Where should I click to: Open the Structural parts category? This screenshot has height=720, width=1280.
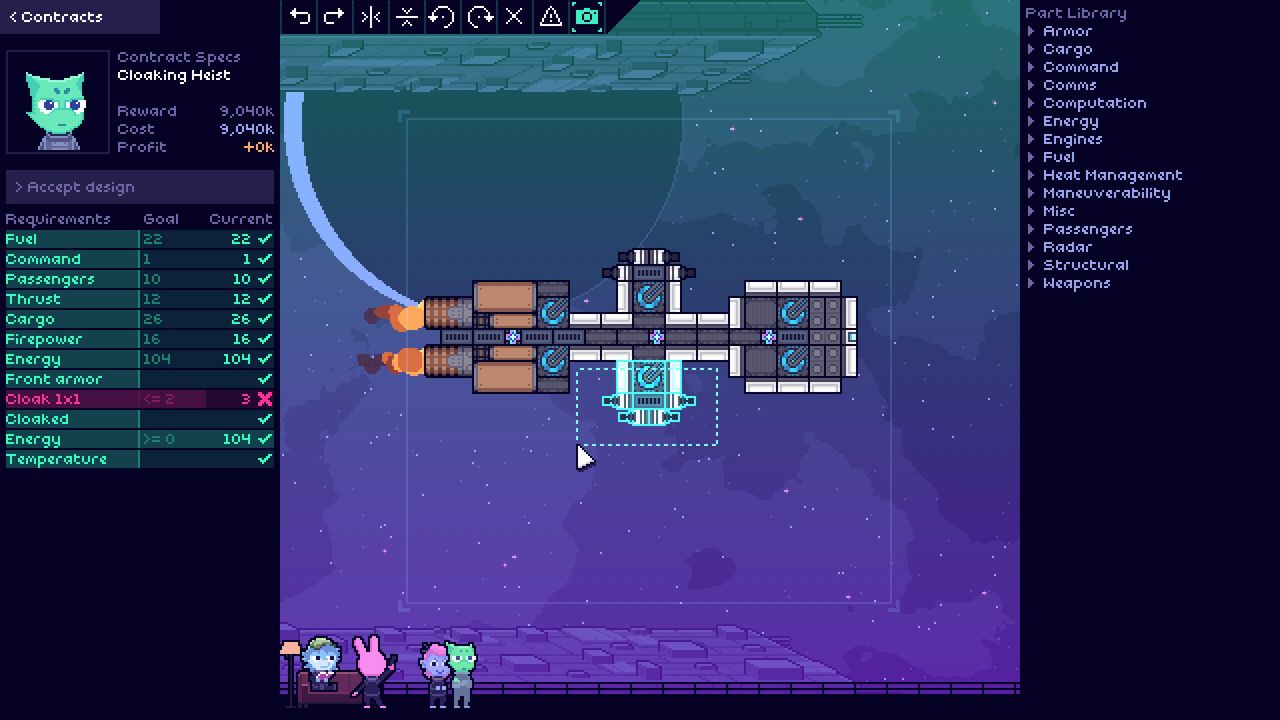[x=1085, y=265]
